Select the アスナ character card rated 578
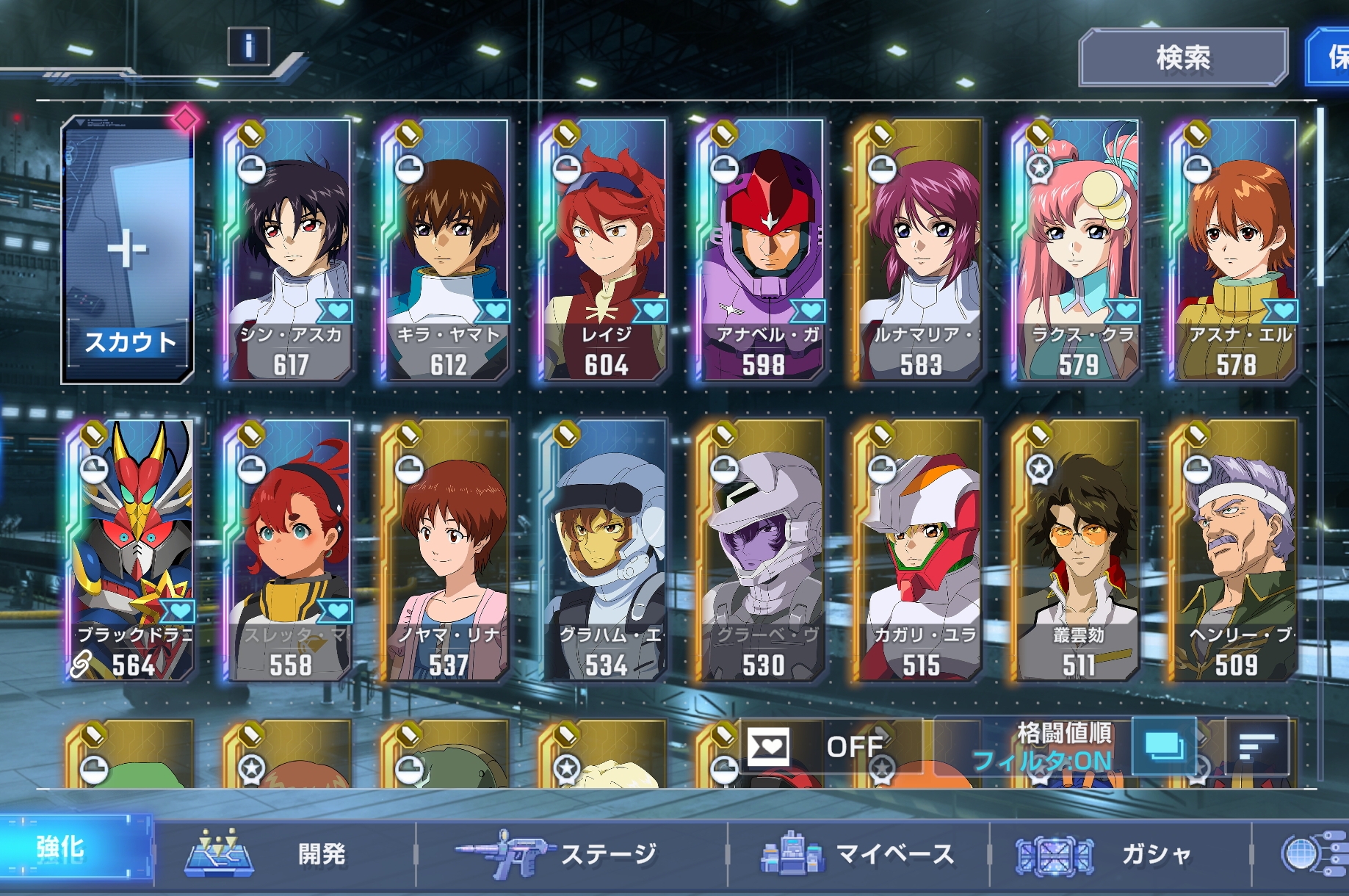 point(1236,250)
